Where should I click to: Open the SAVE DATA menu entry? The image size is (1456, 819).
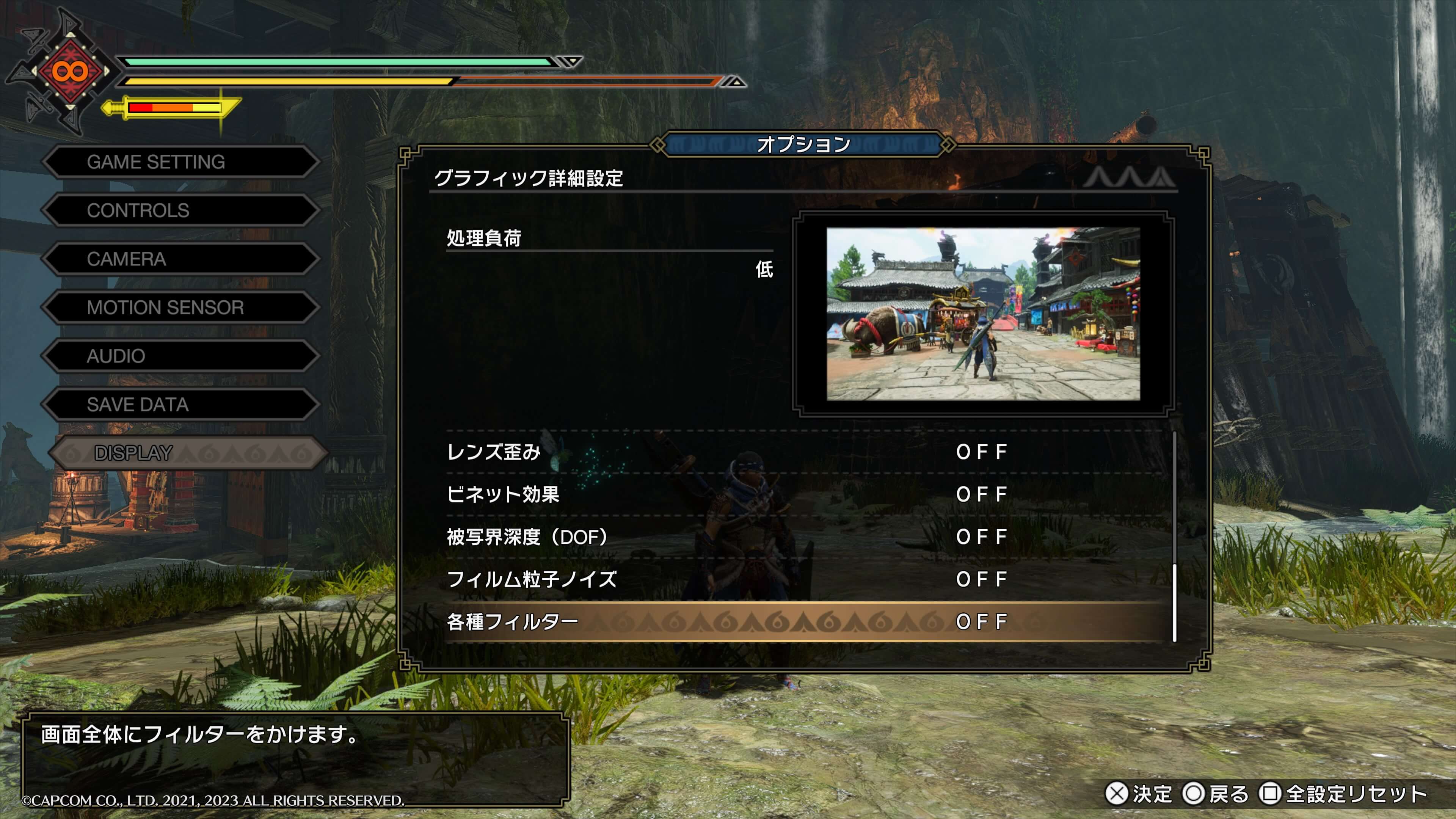click(x=180, y=405)
